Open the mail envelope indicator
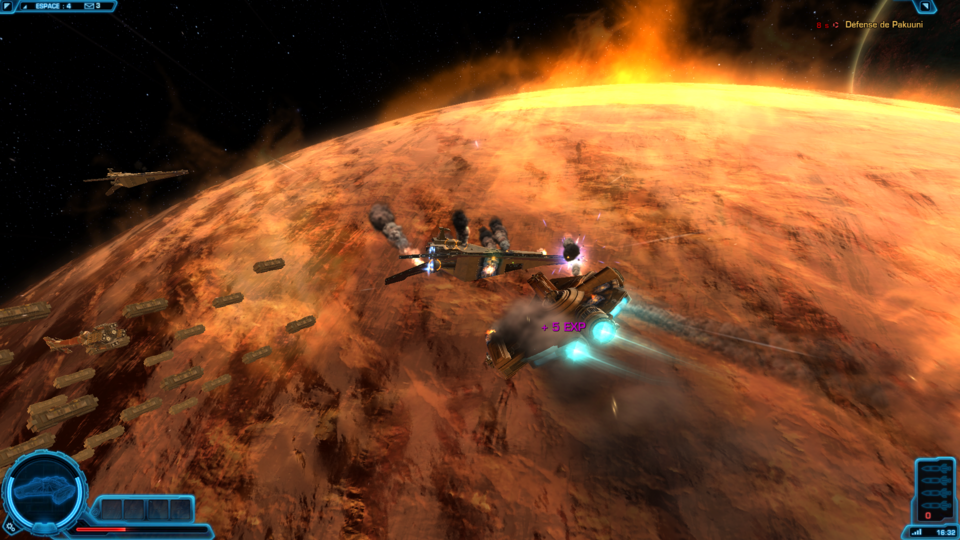 coord(87,6)
